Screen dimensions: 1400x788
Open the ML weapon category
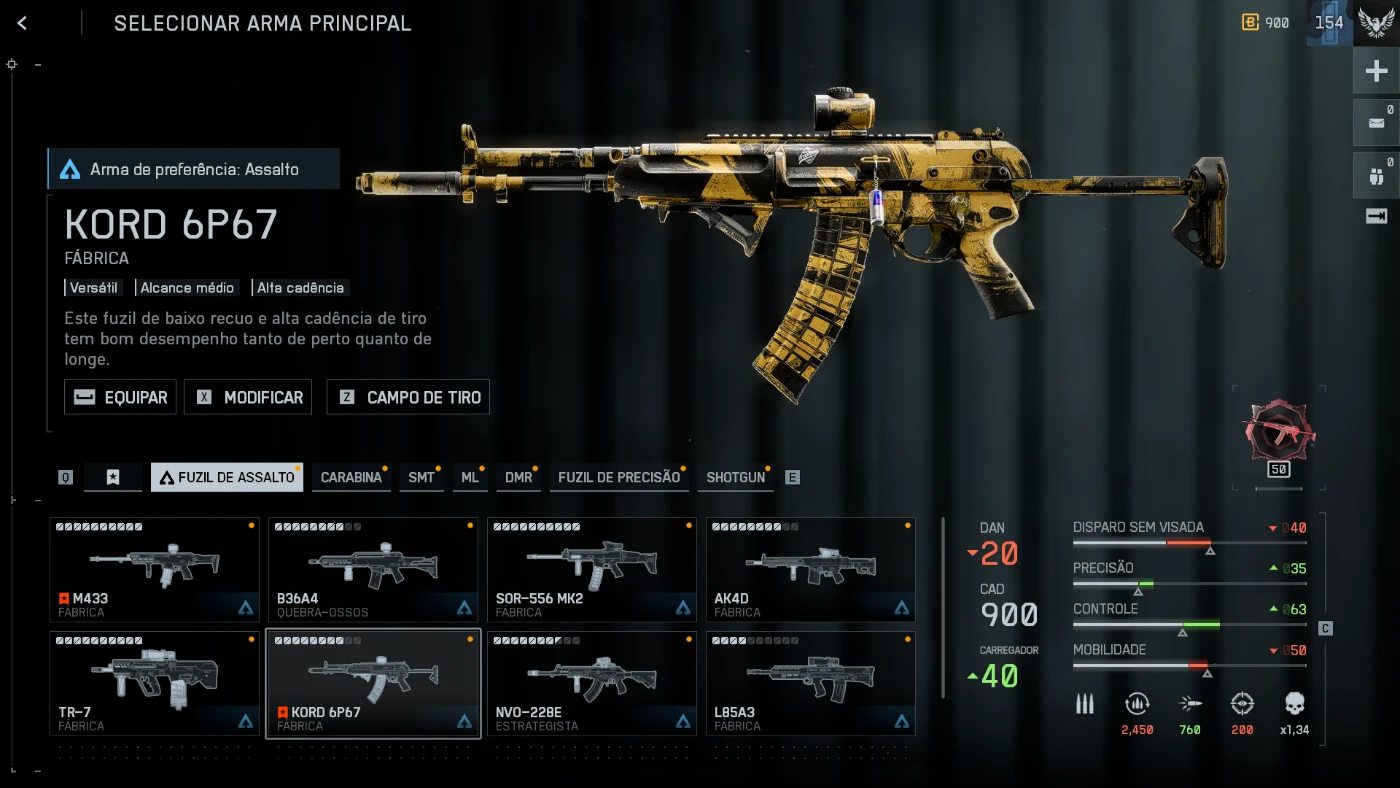click(x=469, y=477)
